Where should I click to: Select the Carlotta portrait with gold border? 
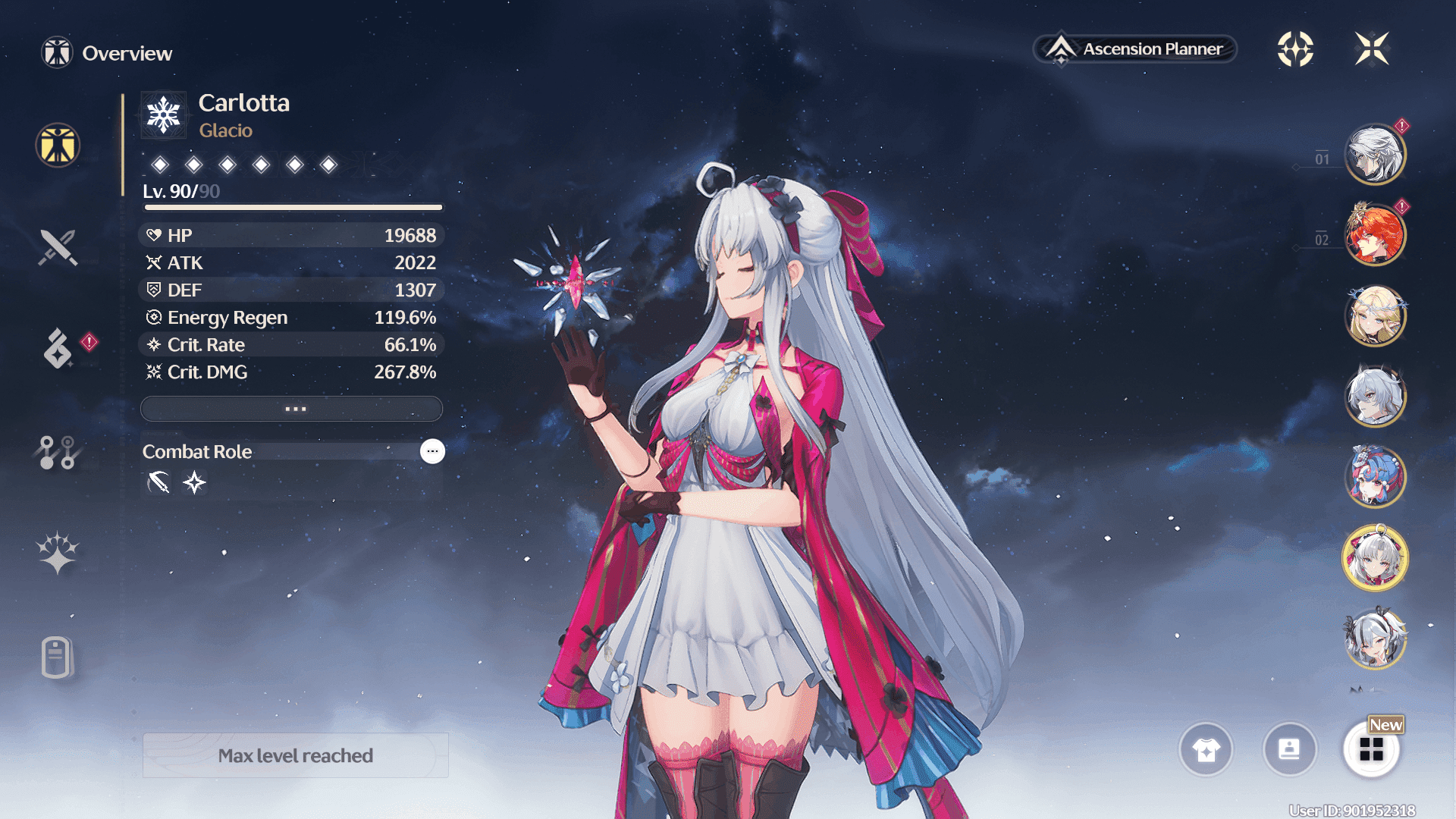pos(1374,558)
